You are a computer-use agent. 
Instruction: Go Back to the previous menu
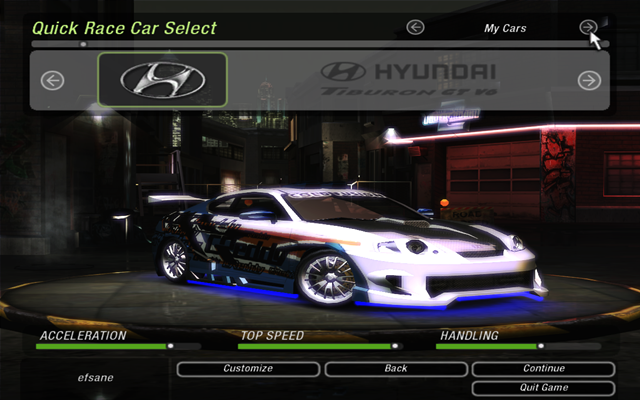point(396,369)
